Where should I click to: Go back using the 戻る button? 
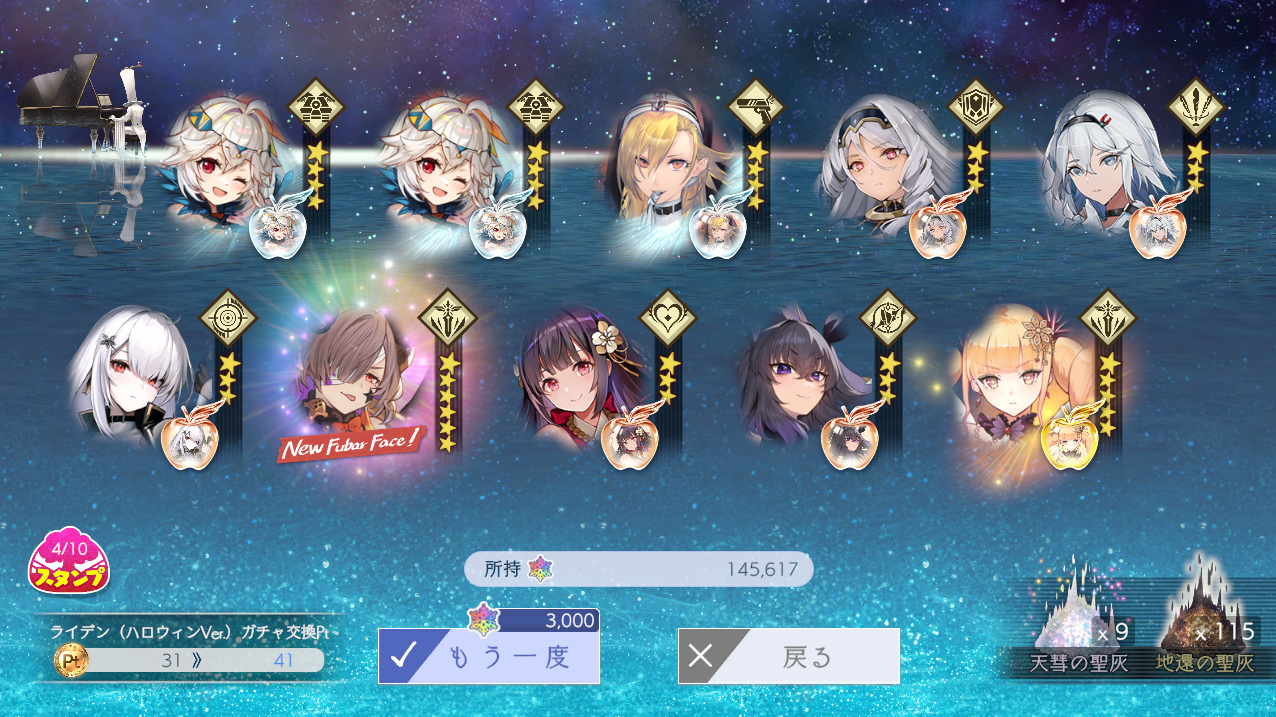pos(788,656)
